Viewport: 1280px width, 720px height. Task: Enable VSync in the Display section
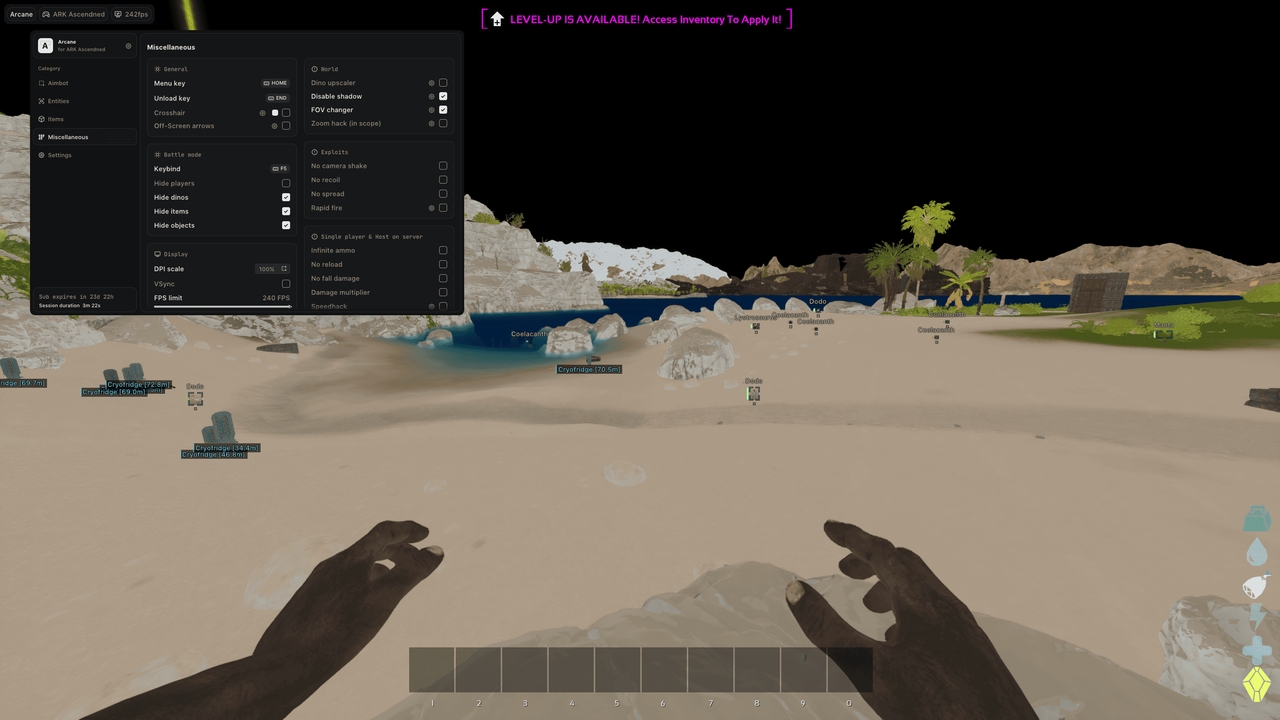[x=285, y=283]
